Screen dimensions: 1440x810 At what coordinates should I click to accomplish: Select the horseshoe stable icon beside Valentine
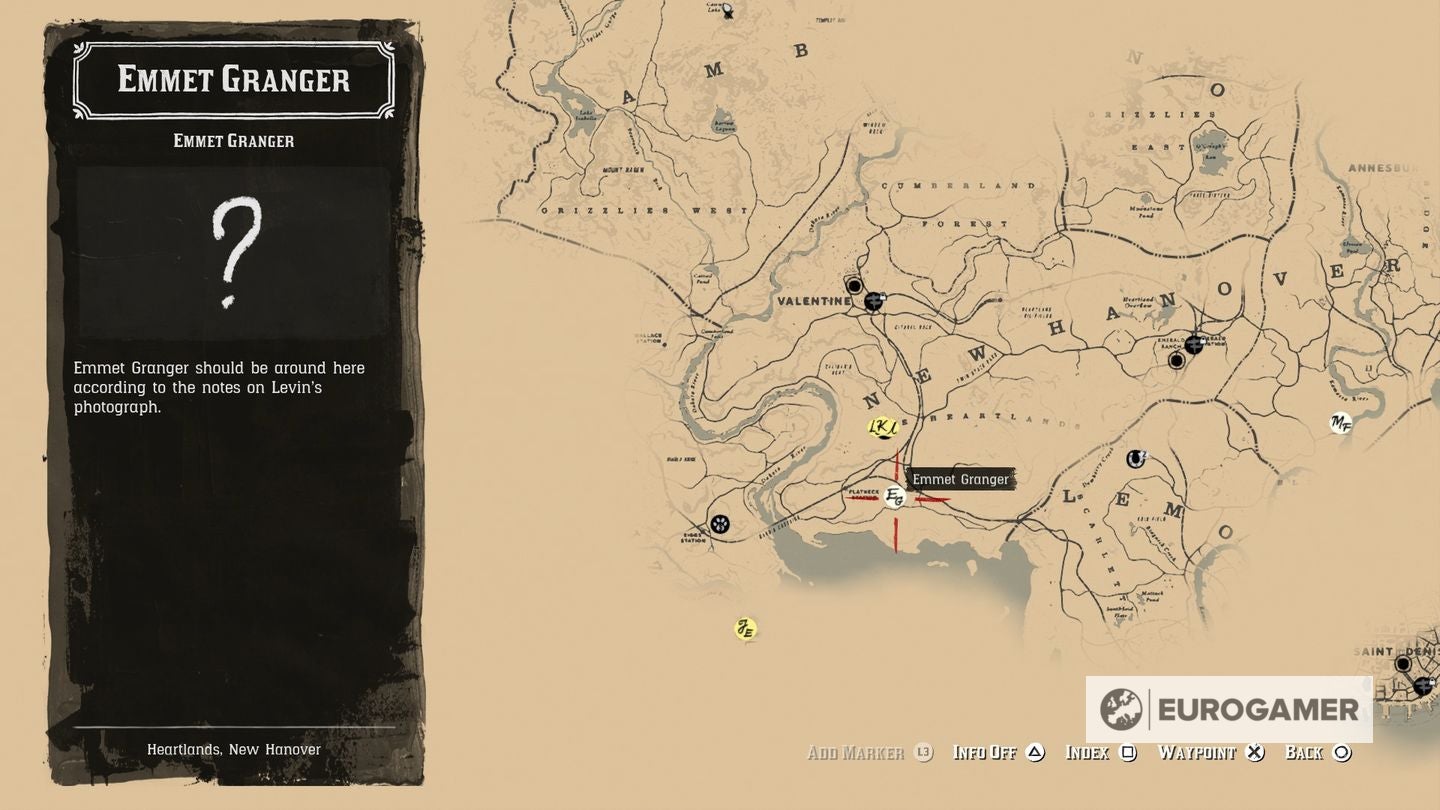pyautogui.click(x=875, y=300)
